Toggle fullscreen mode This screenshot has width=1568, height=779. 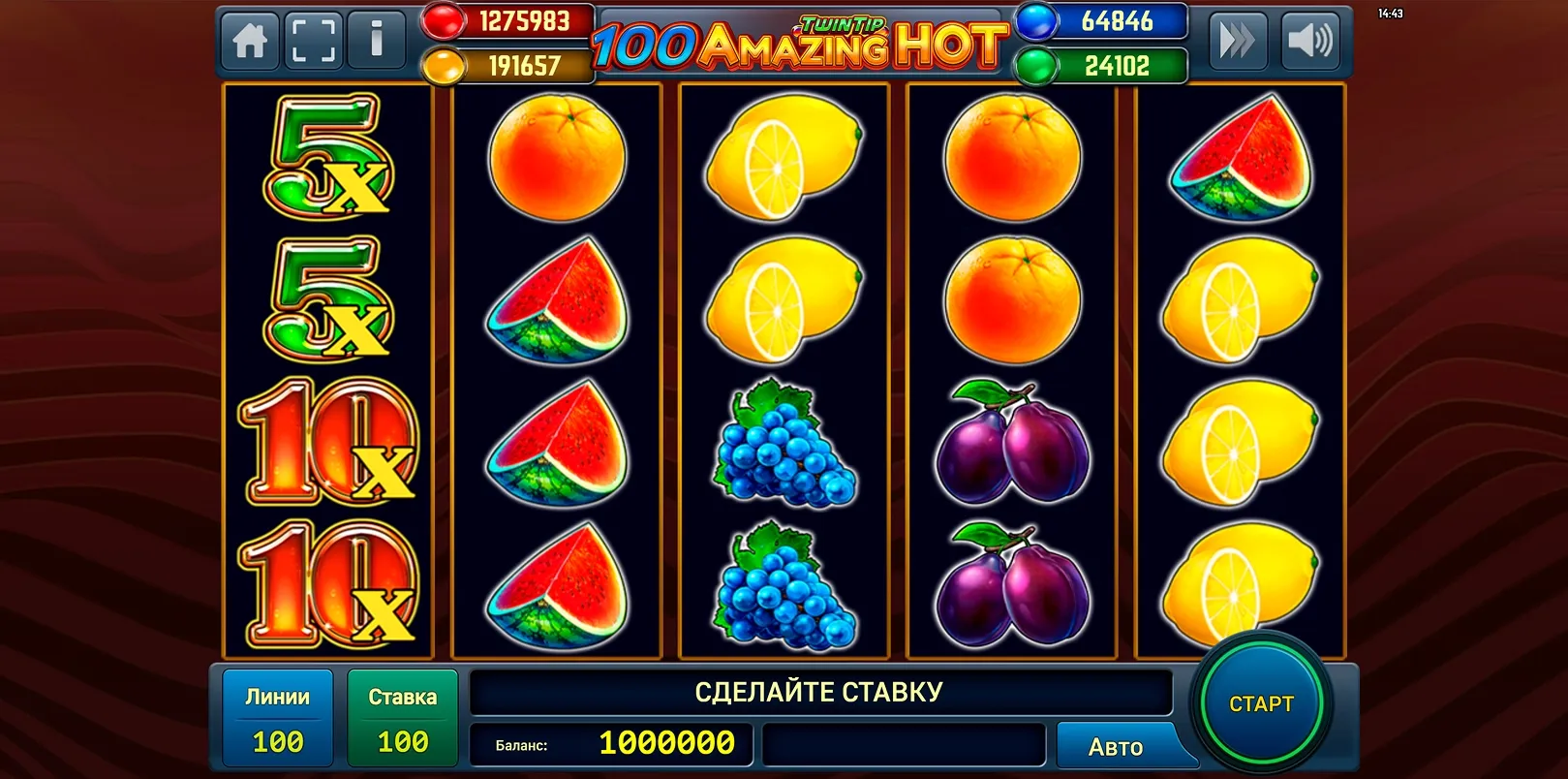pyautogui.click(x=313, y=40)
